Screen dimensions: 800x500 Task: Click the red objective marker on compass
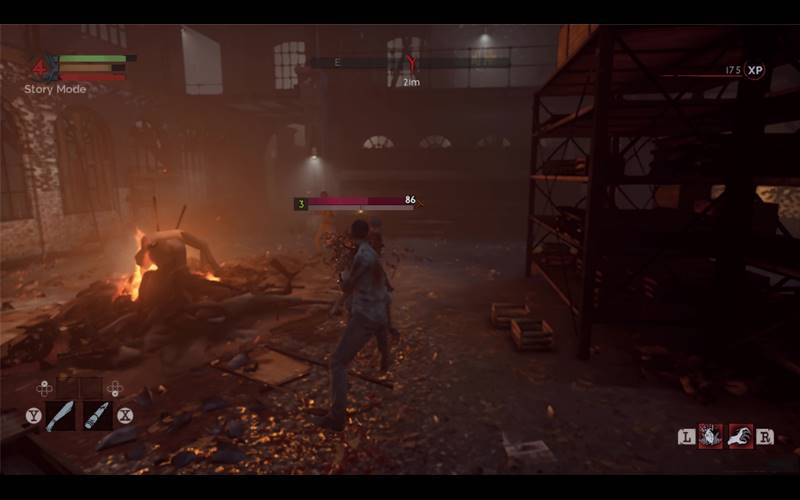click(x=410, y=64)
